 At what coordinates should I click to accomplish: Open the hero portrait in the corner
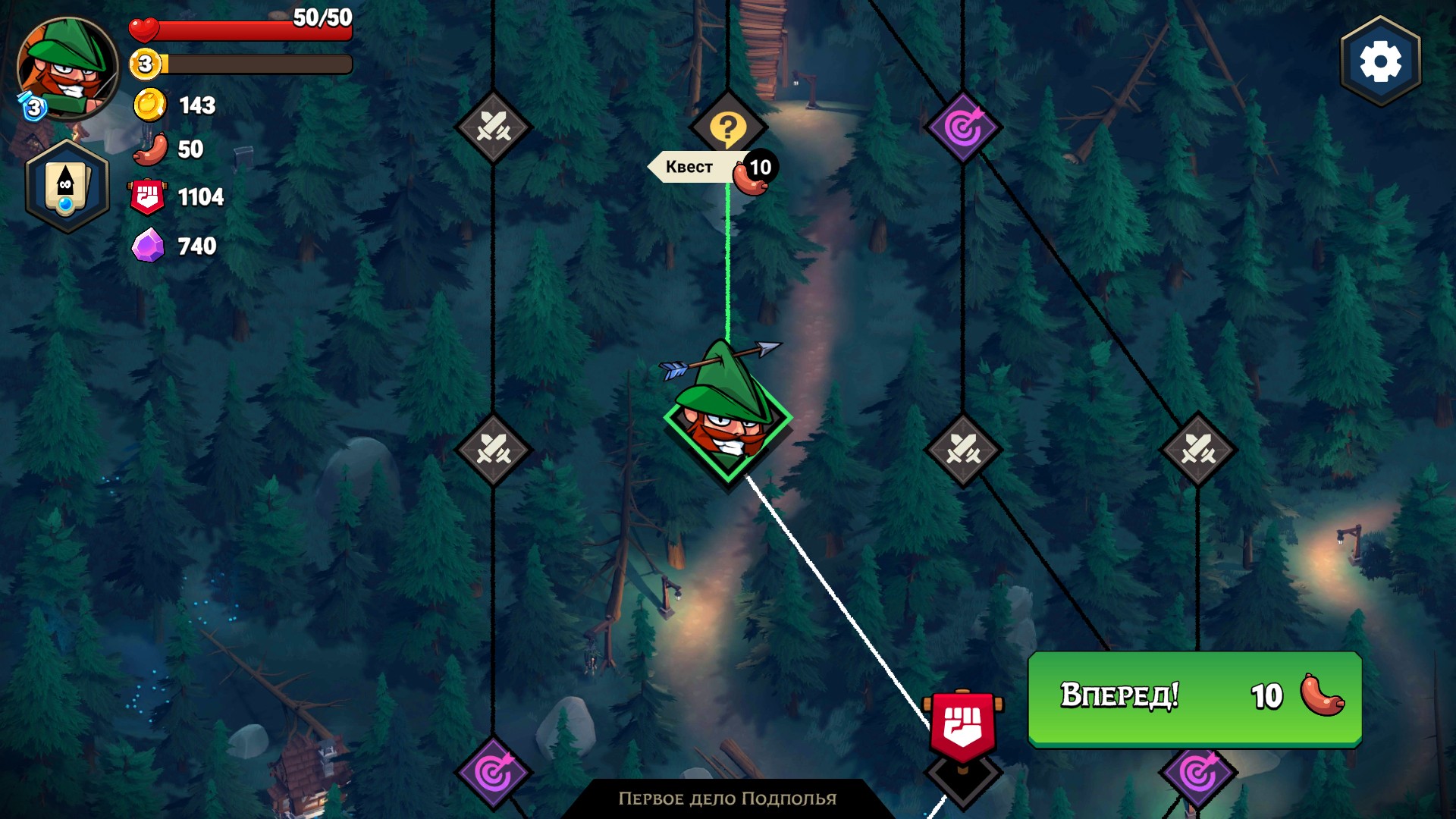tap(67, 68)
